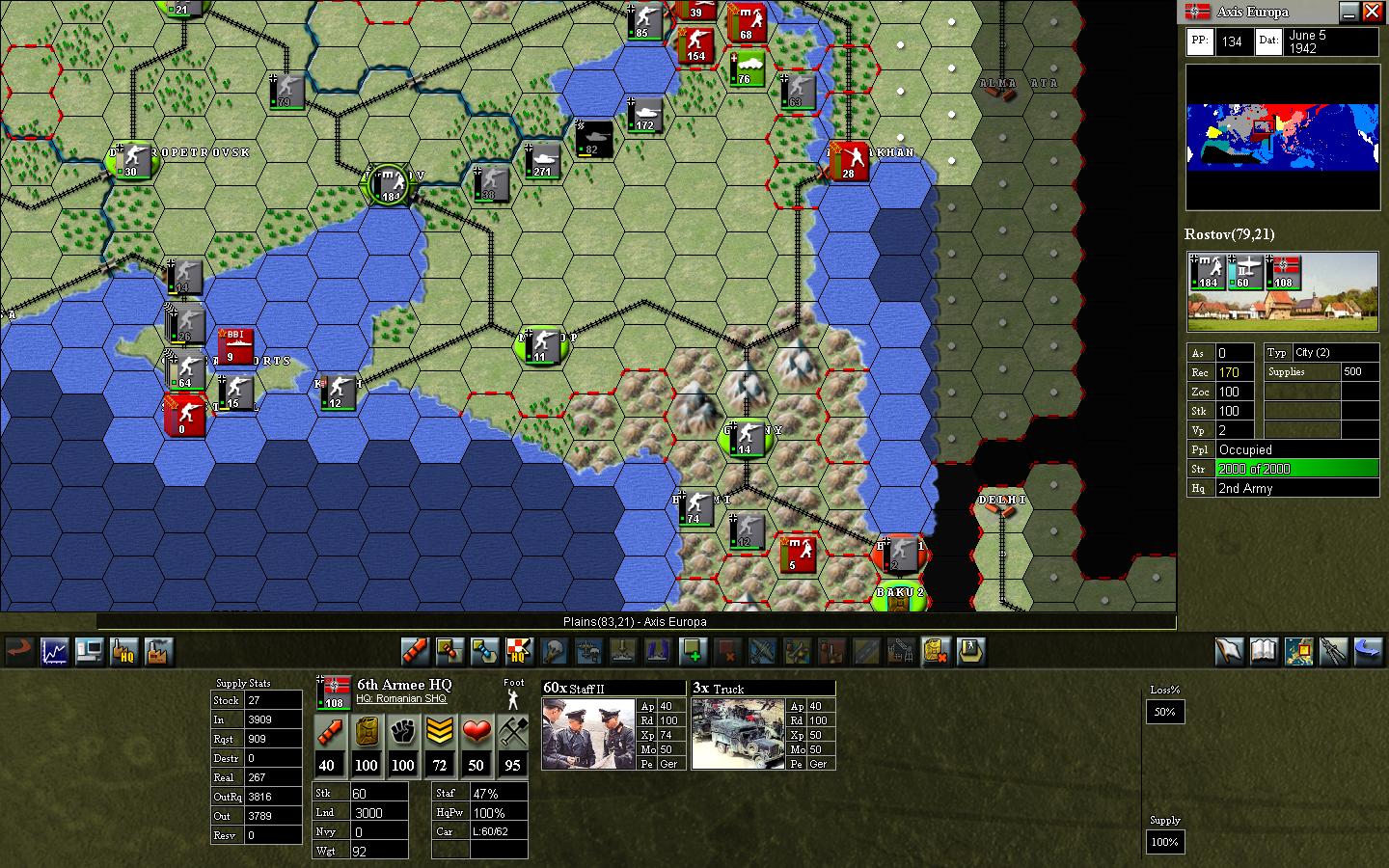
Task: Click the red X remove-unit icon
Action: (728, 652)
